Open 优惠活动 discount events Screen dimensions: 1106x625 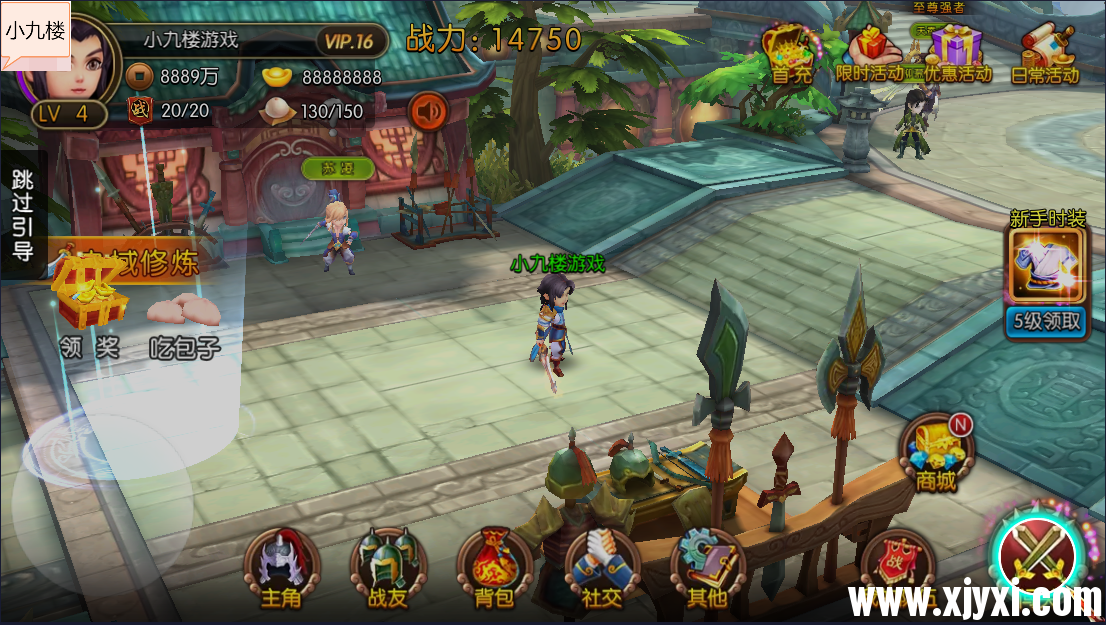(x=957, y=53)
